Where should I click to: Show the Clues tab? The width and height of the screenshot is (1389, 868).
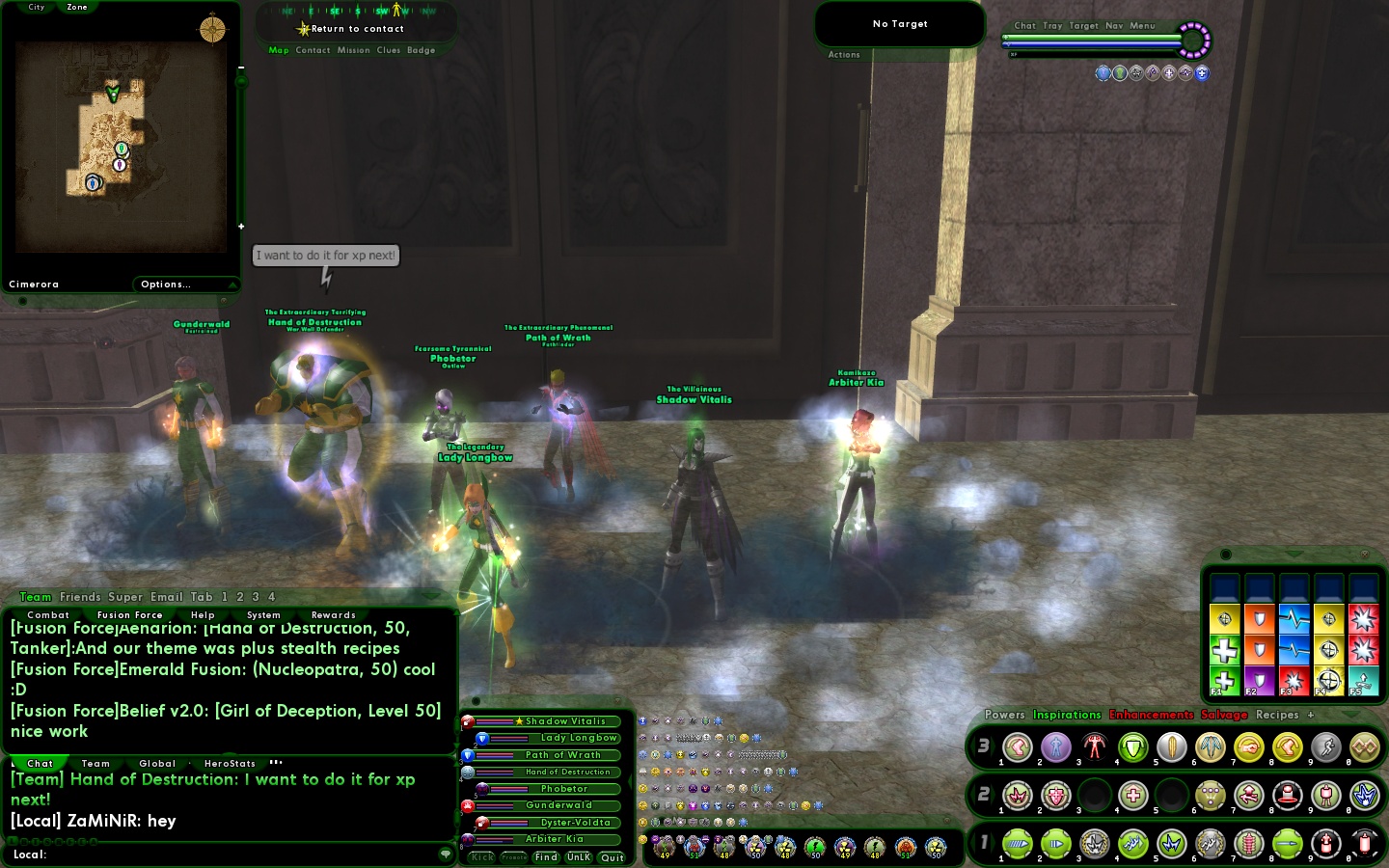(389, 50)
